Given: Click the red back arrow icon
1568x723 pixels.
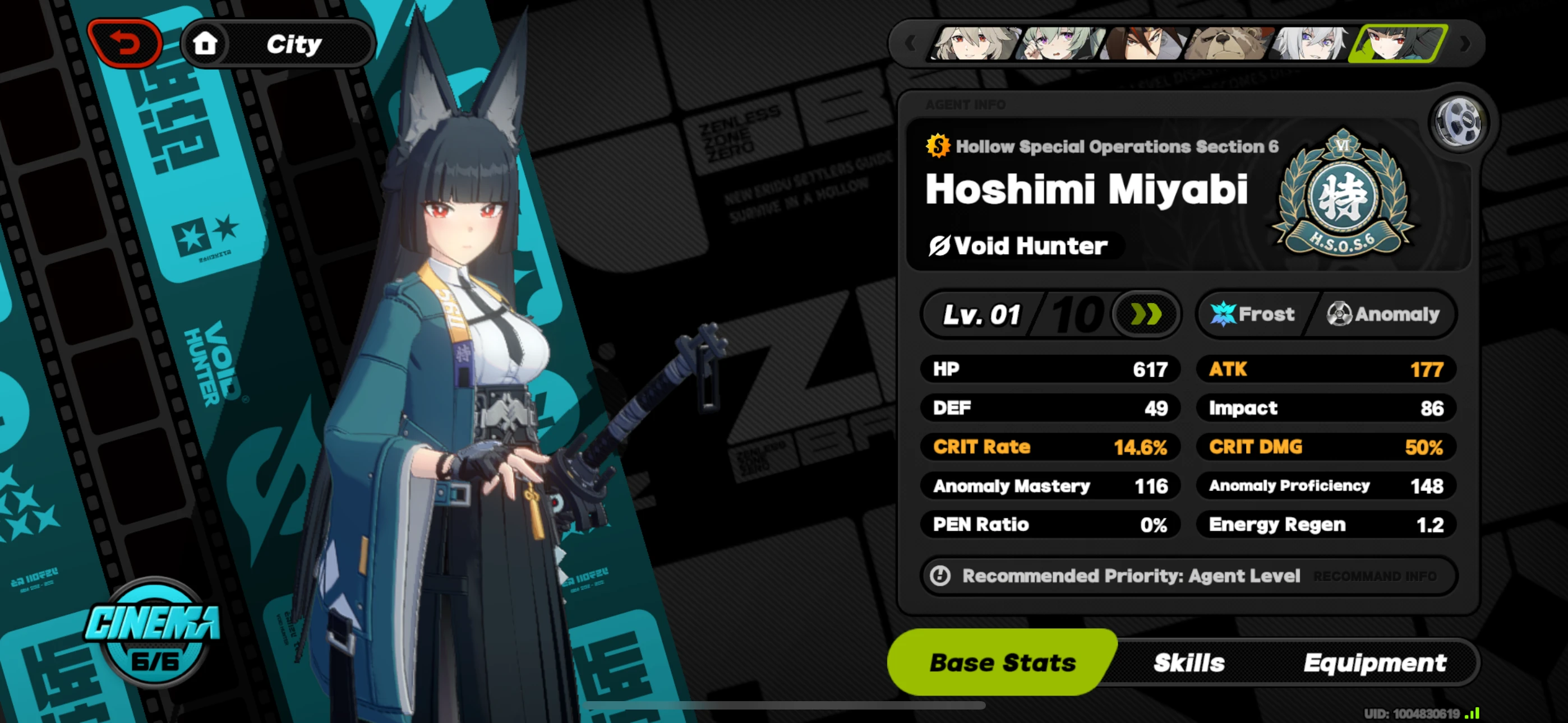Looking at the screenshot, I should coord(125,43).
